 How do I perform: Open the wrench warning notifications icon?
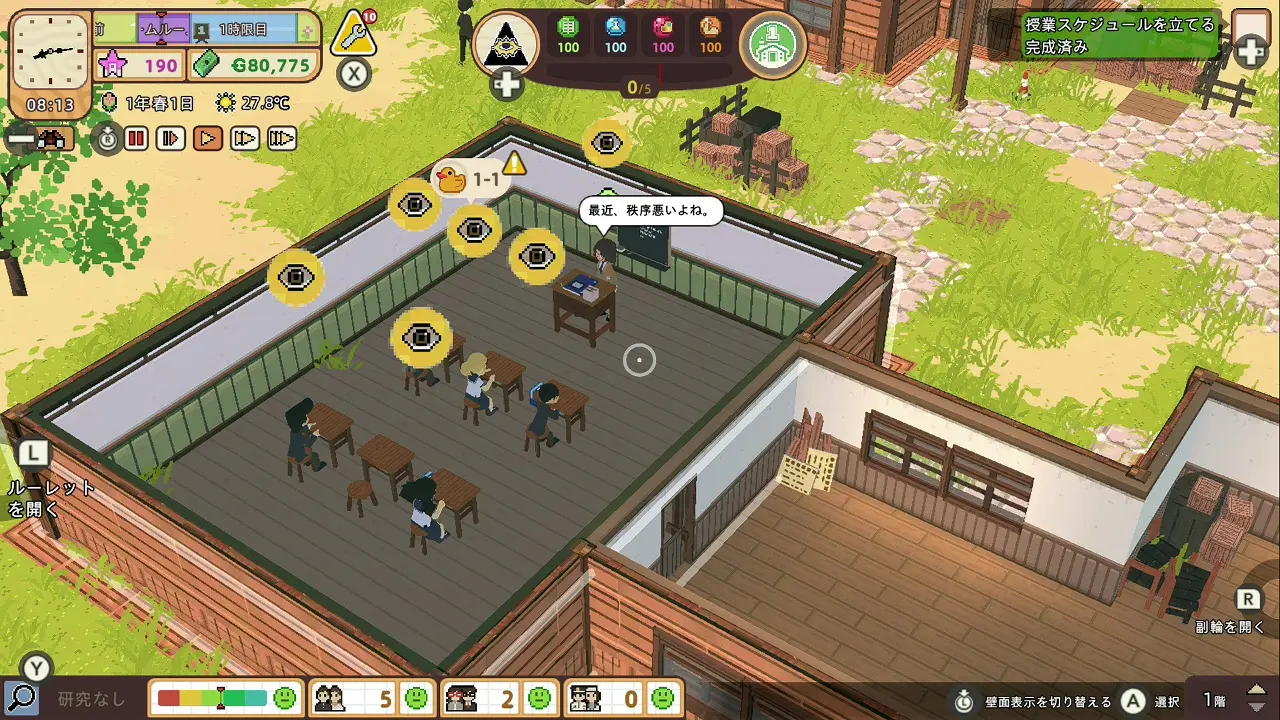[353, 35]
